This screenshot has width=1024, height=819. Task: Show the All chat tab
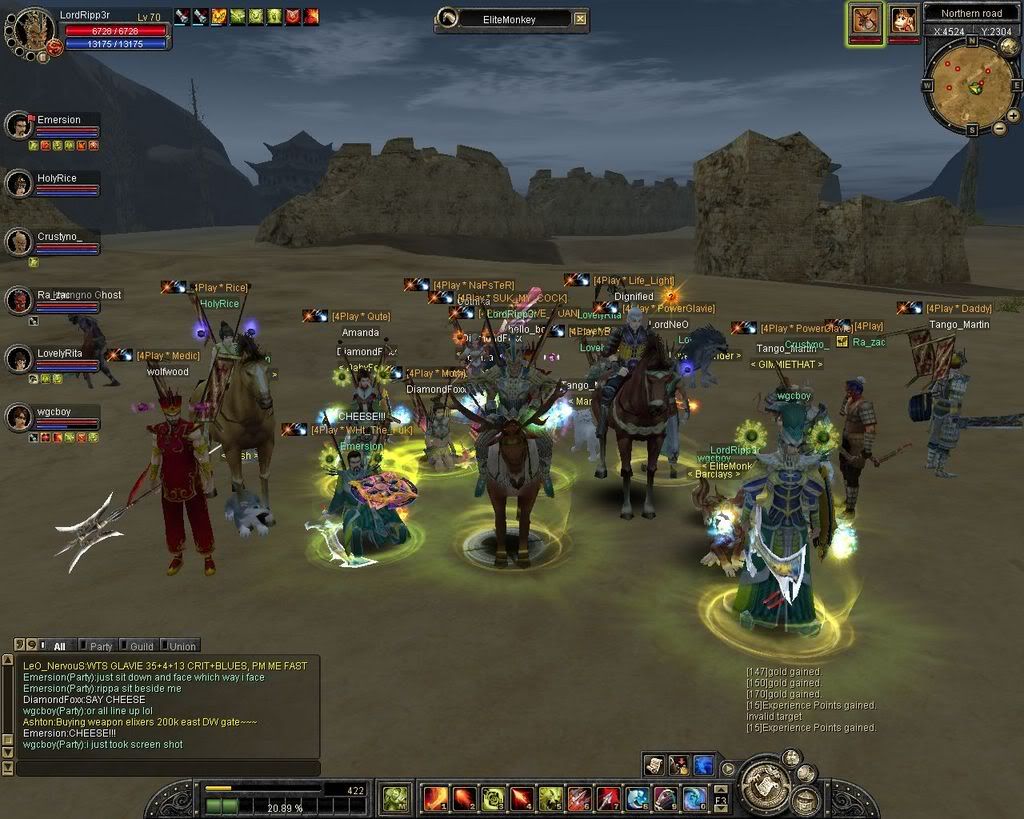coord(58,646)
